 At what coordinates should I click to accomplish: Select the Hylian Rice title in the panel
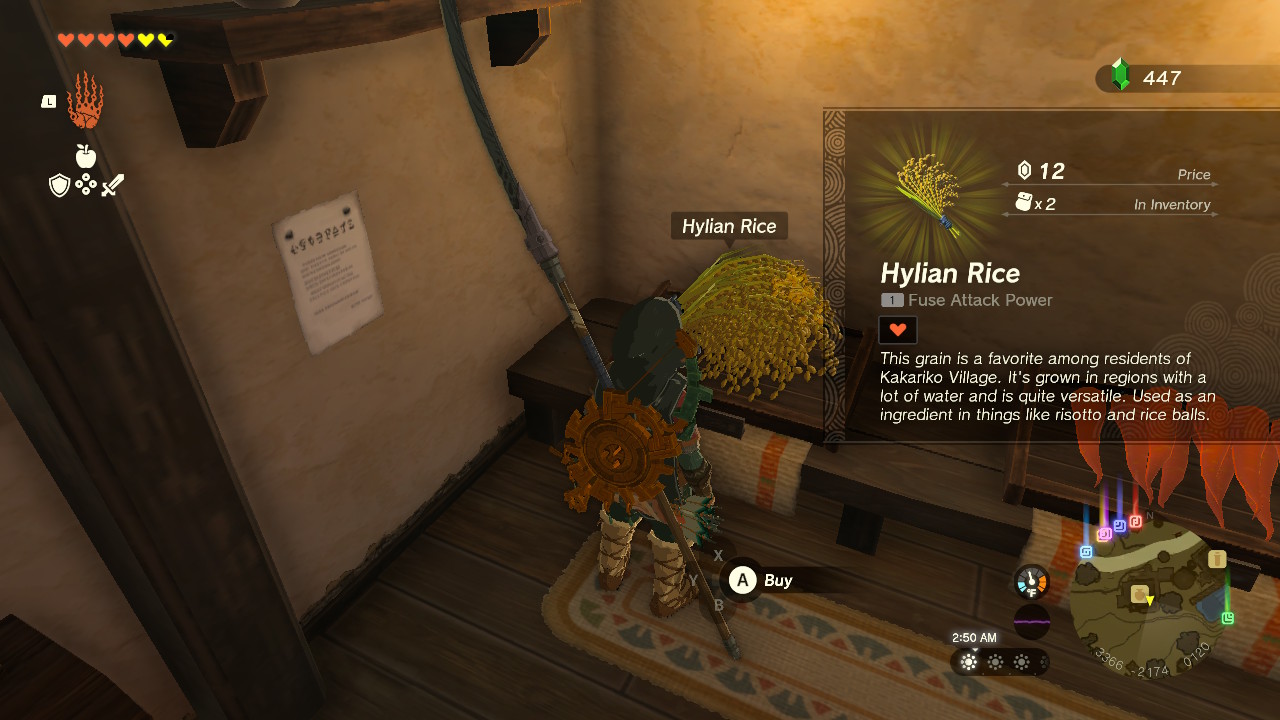tap(950, 273)
